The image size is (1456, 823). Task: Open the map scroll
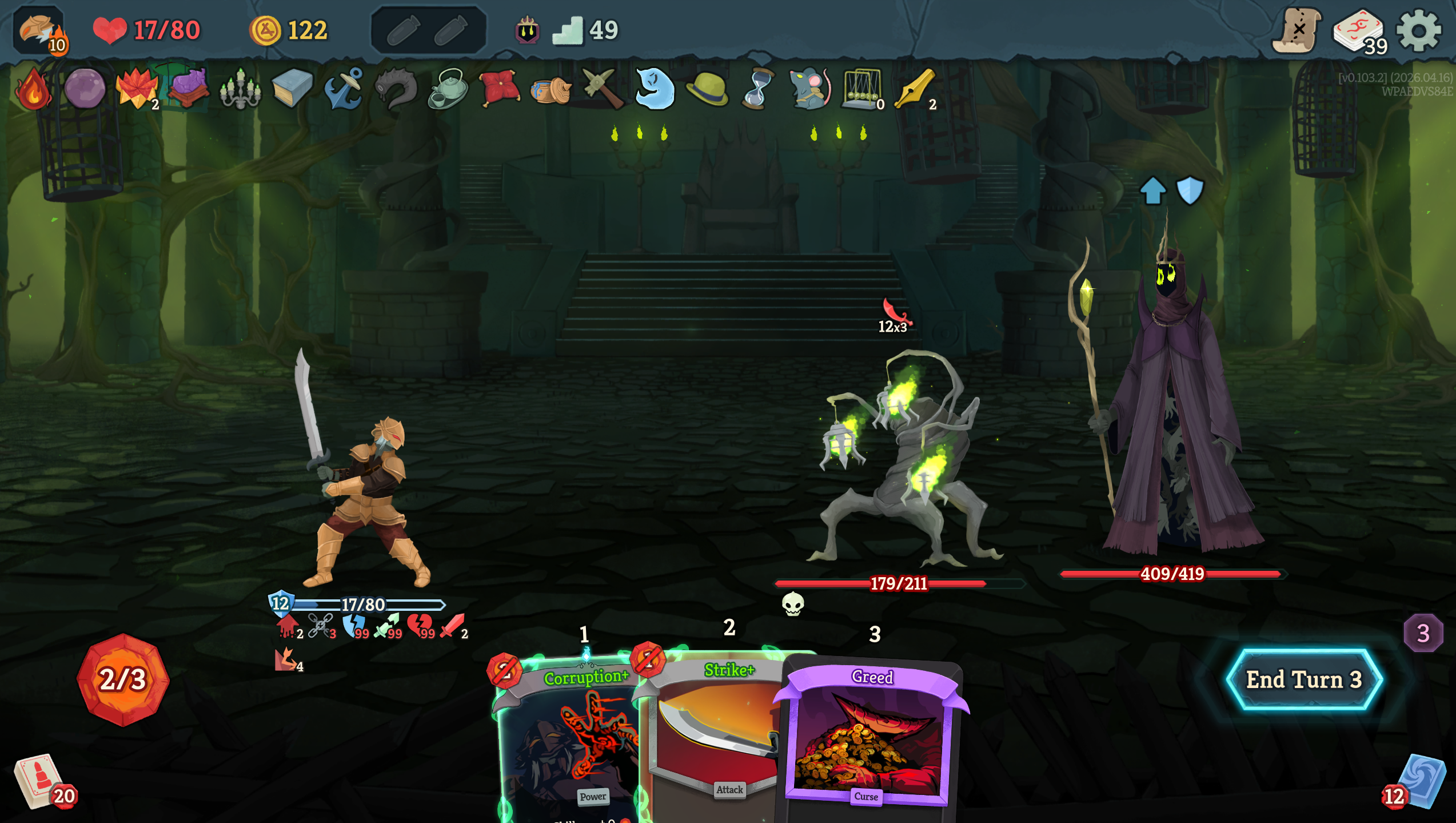pyautogui.click(x=1296, y=31)
